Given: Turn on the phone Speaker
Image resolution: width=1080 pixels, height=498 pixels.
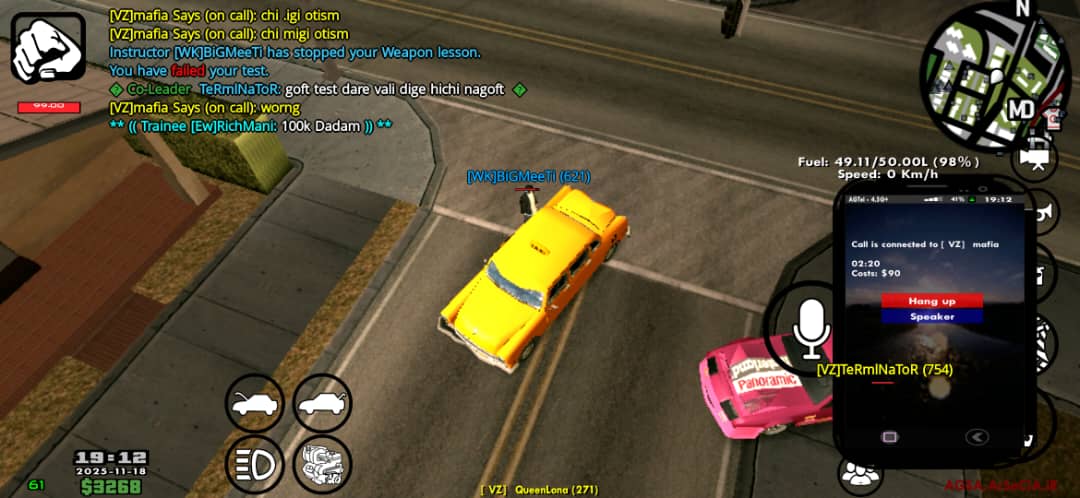Looking at the screenshot, I should pos(931,317).
